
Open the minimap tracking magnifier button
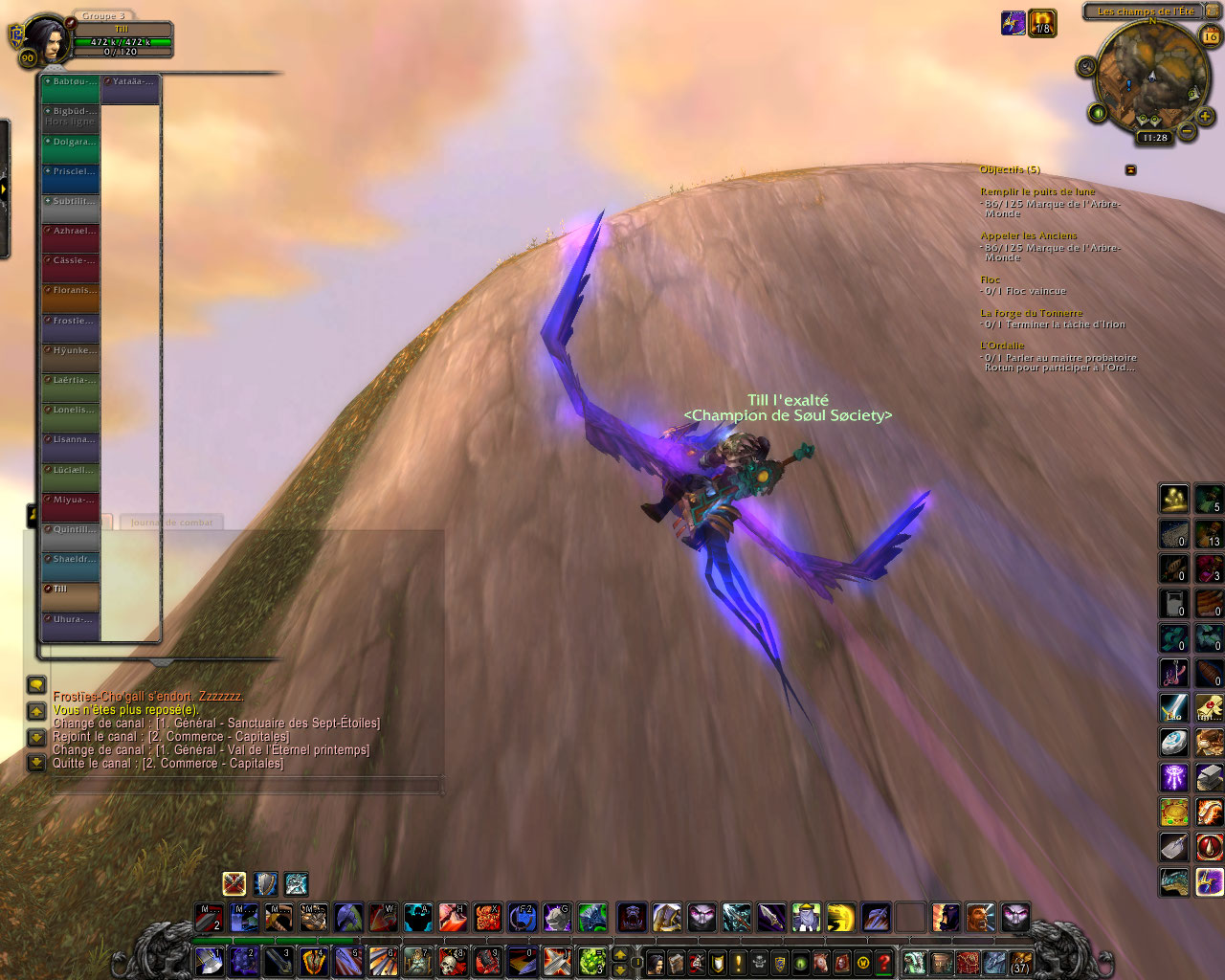(1085, 66)
